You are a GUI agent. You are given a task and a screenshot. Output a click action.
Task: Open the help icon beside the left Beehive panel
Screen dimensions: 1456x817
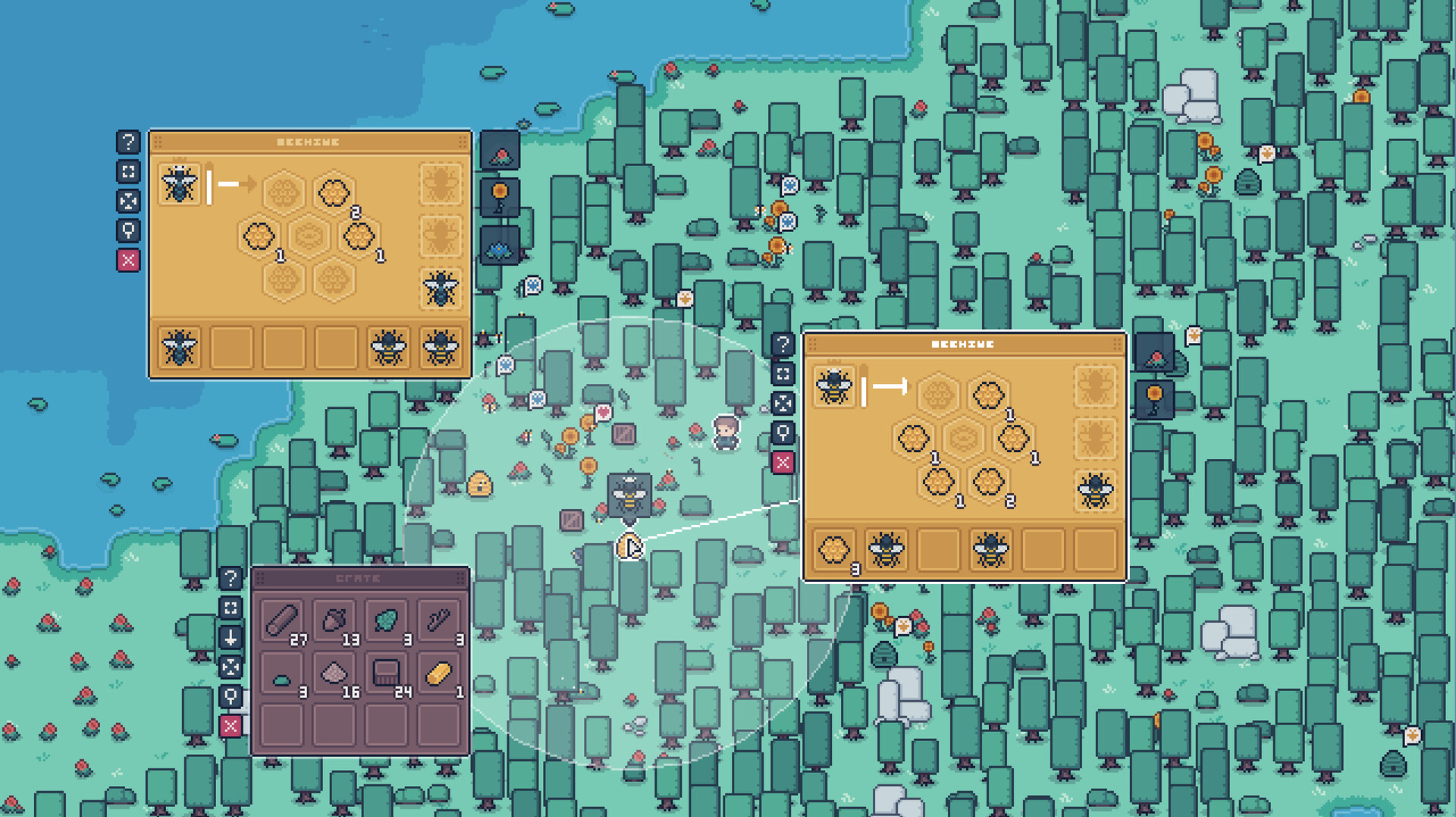tap(129, 142)
